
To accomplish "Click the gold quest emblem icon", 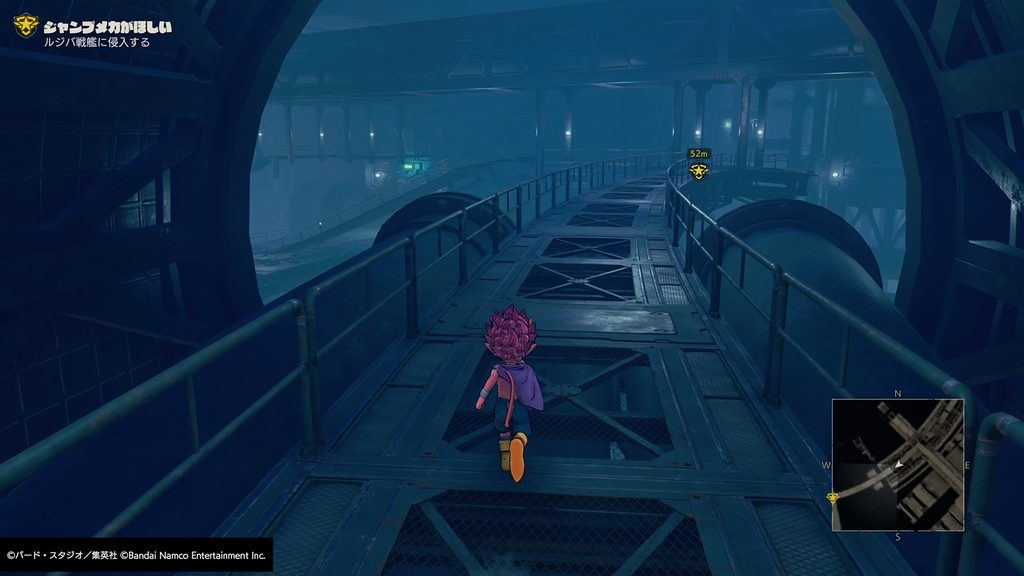I will 24,26.
